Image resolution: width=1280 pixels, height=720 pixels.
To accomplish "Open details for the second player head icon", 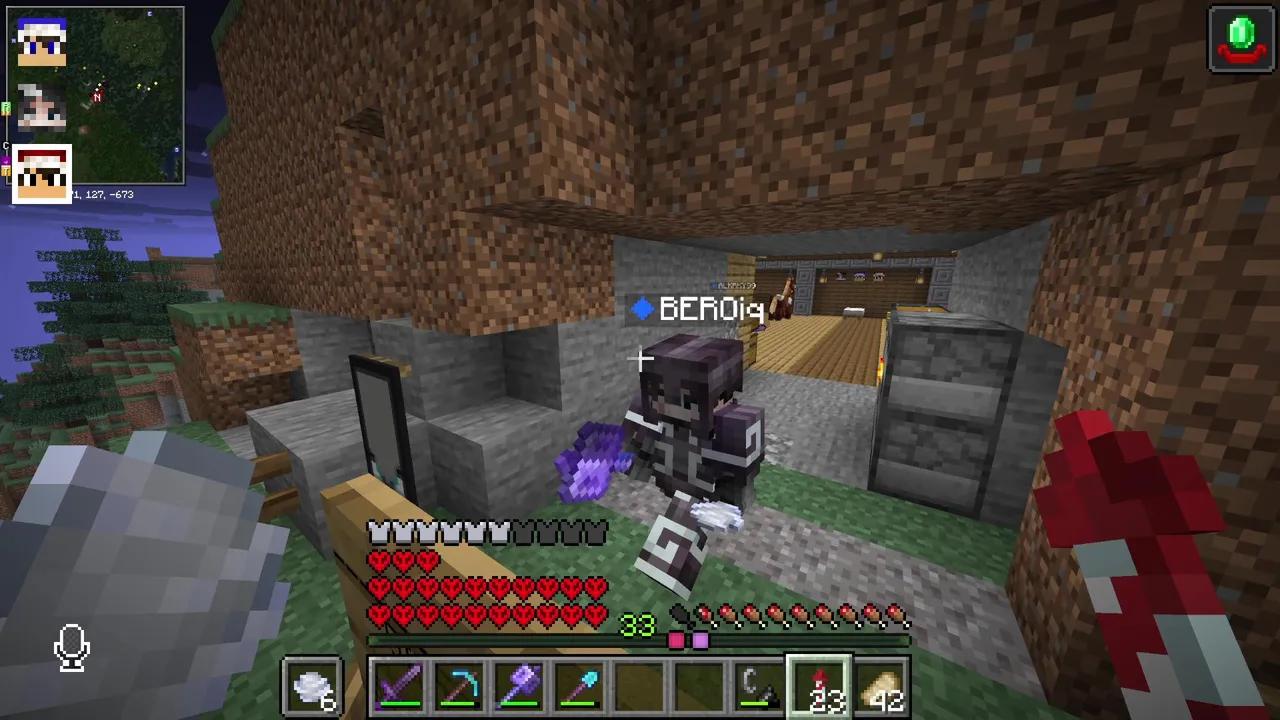I will point(40,105).
